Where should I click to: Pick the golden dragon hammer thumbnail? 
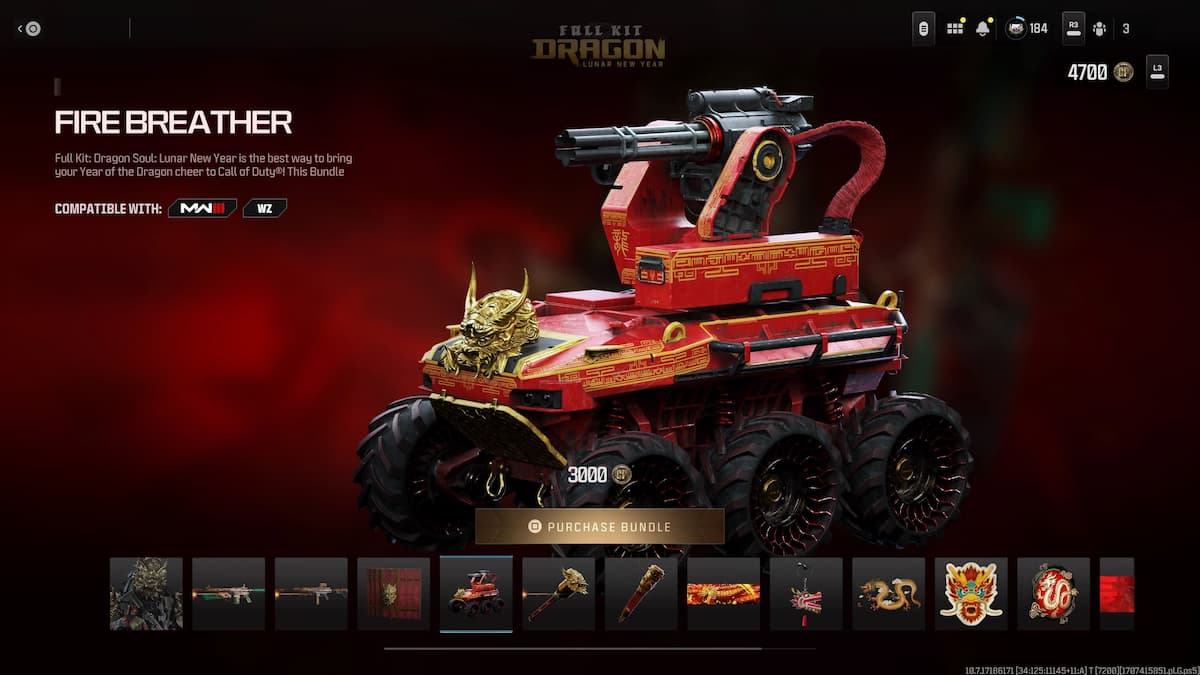pos(558,593)
